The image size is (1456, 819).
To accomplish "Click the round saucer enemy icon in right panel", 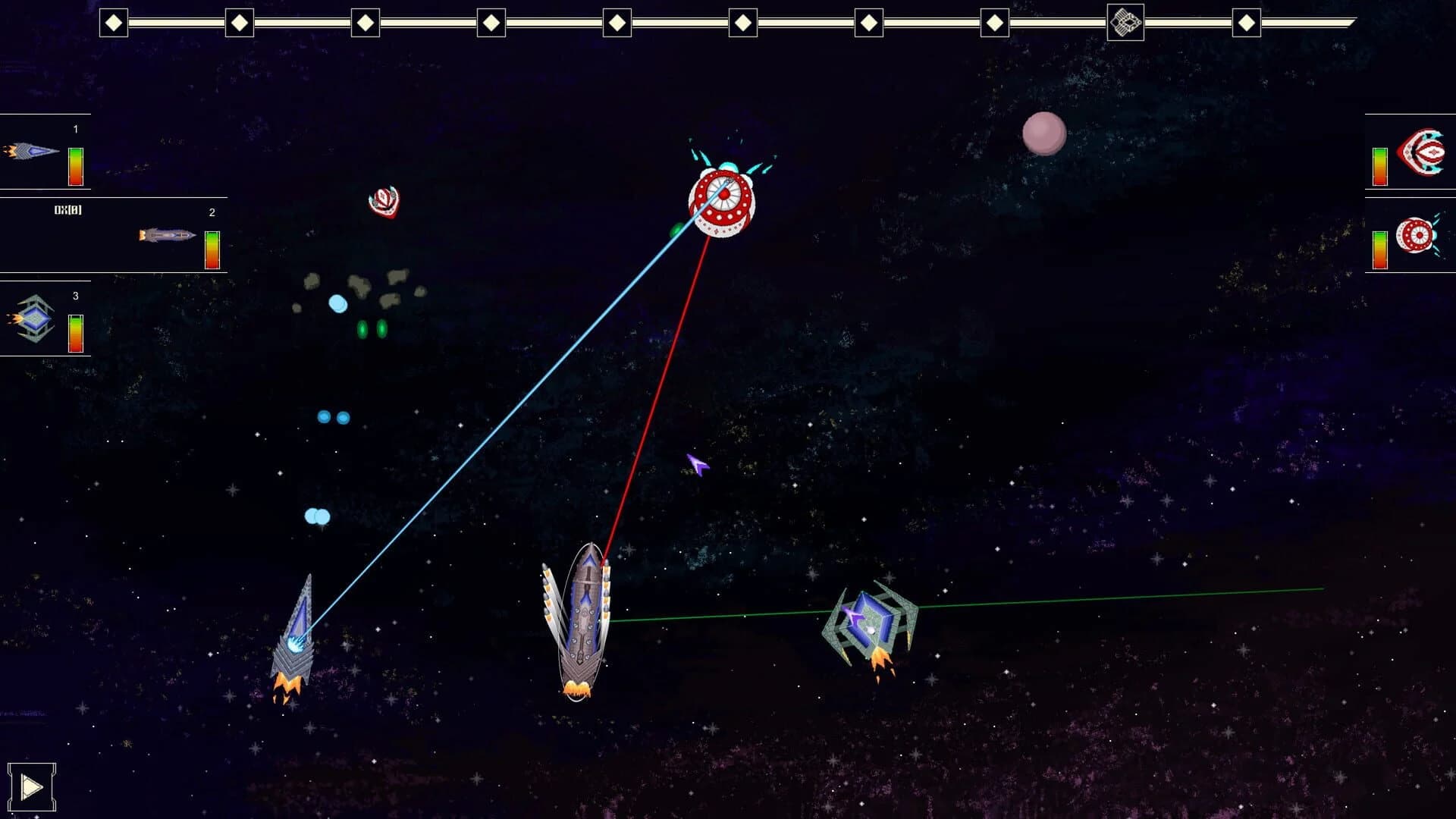I will point(1415,236).
